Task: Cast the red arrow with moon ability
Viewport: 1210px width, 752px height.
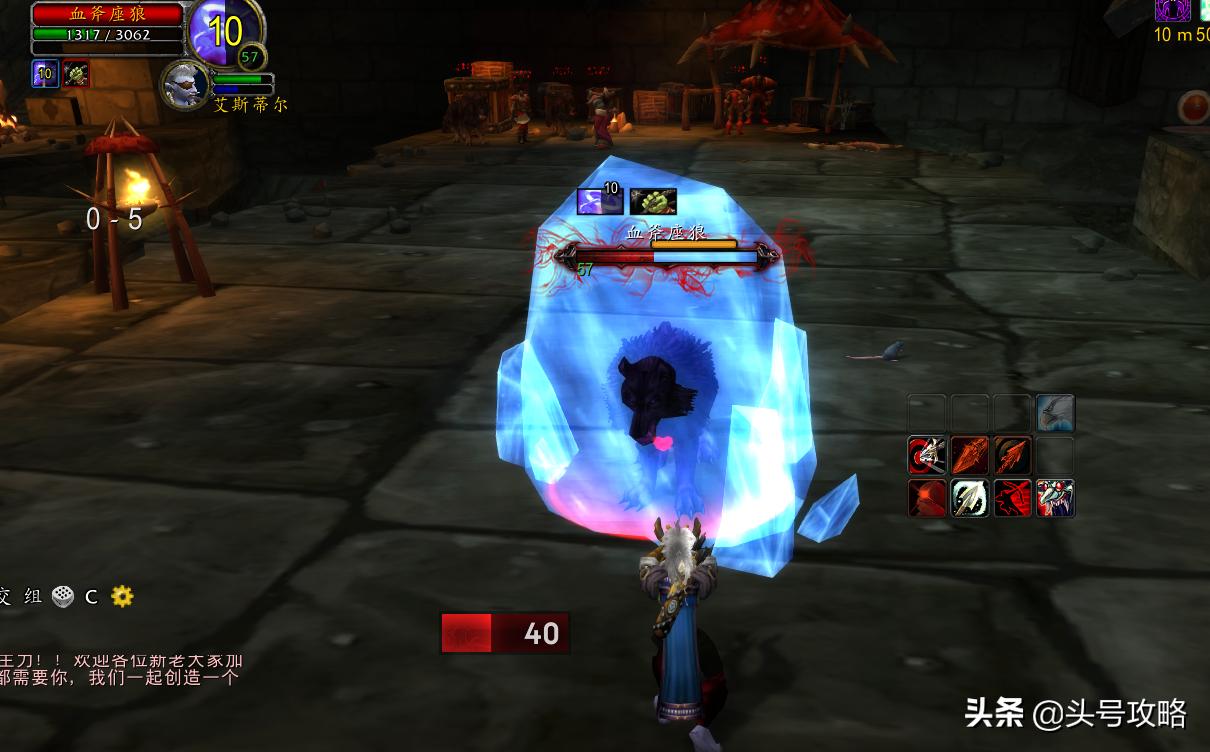Action: click(x=1012, y=456)
